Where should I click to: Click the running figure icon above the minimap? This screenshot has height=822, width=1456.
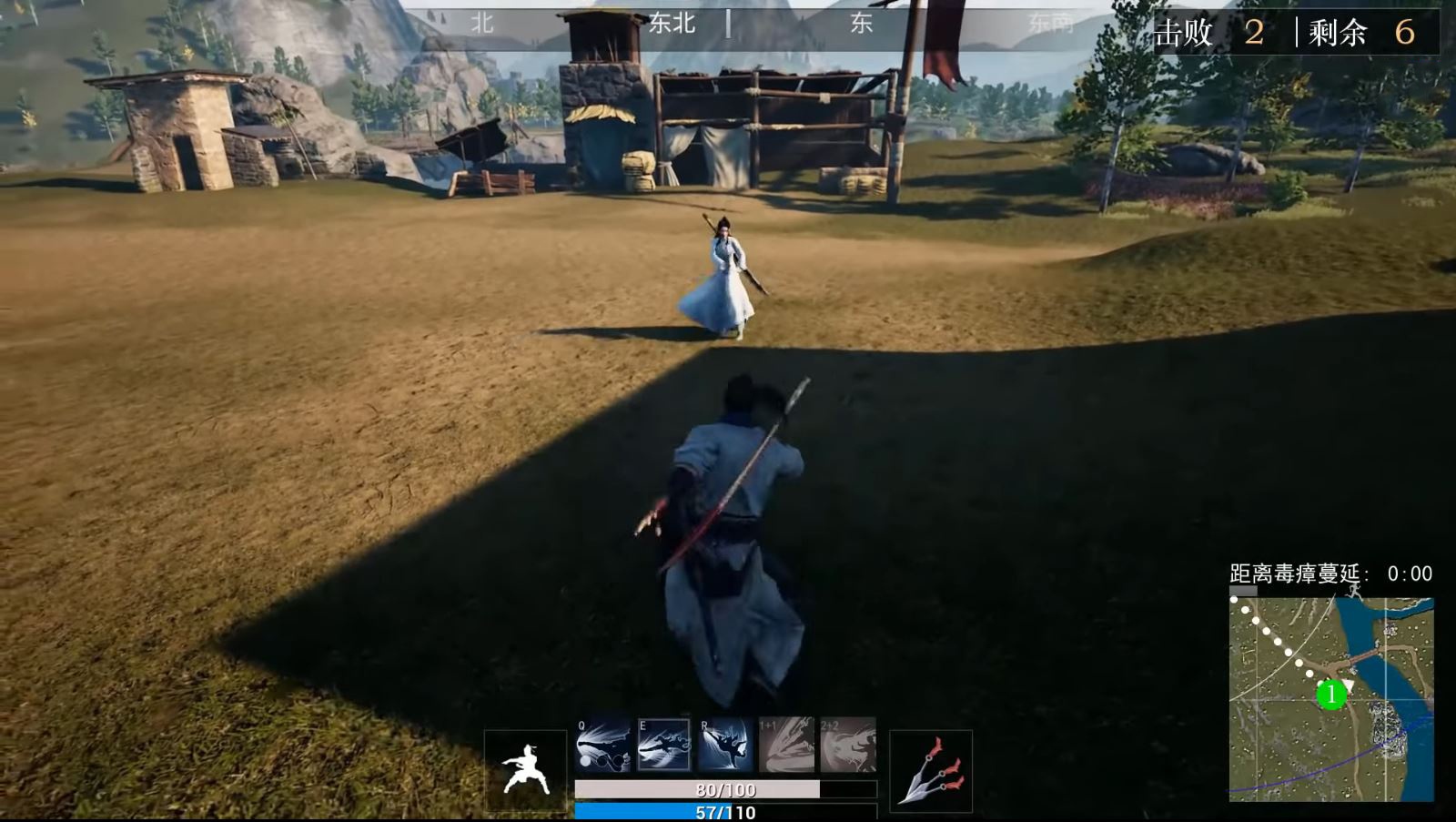click(1355, 591)
